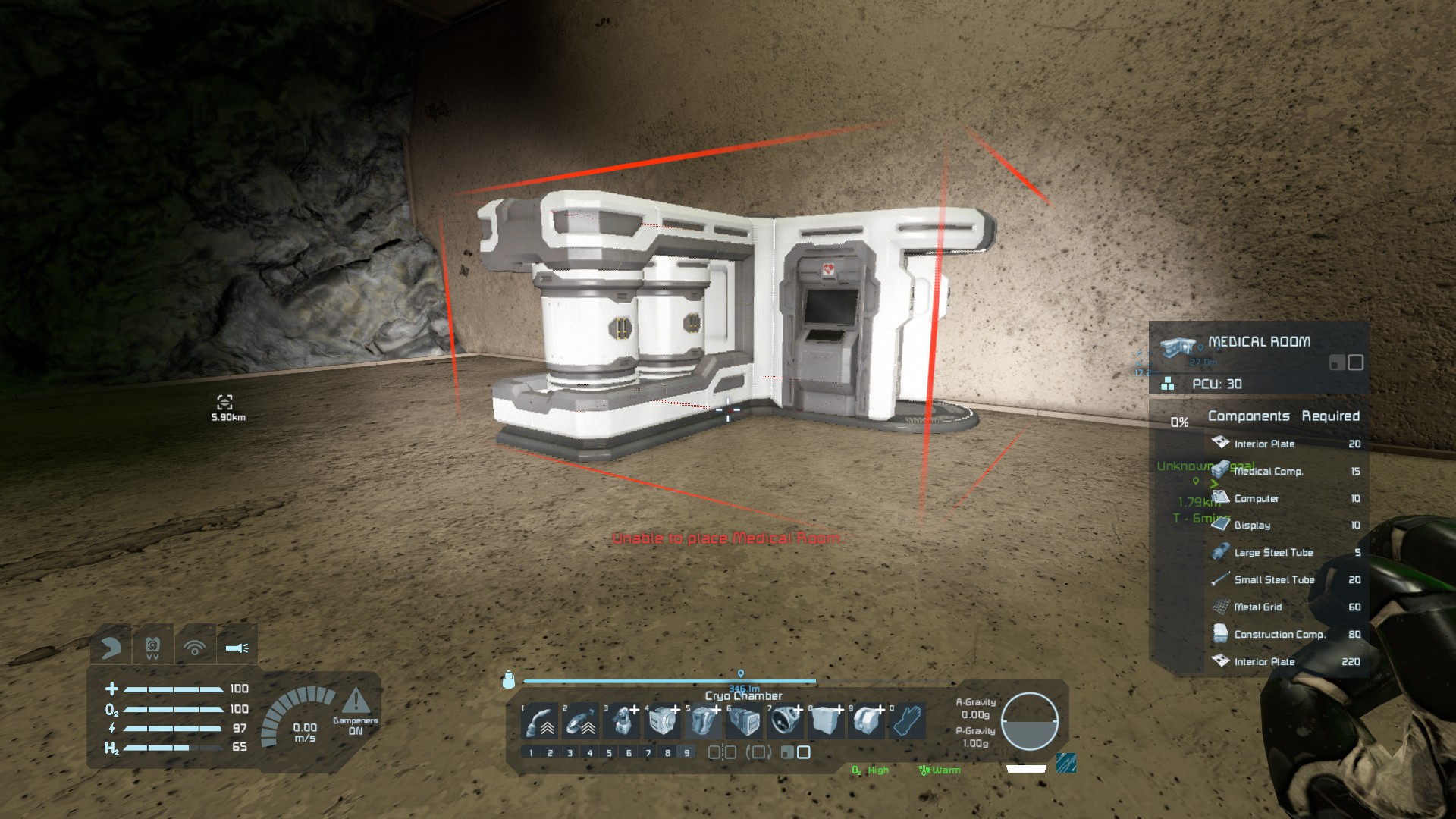Choose the turret block in hotbar slot 3

click(623, 722)
